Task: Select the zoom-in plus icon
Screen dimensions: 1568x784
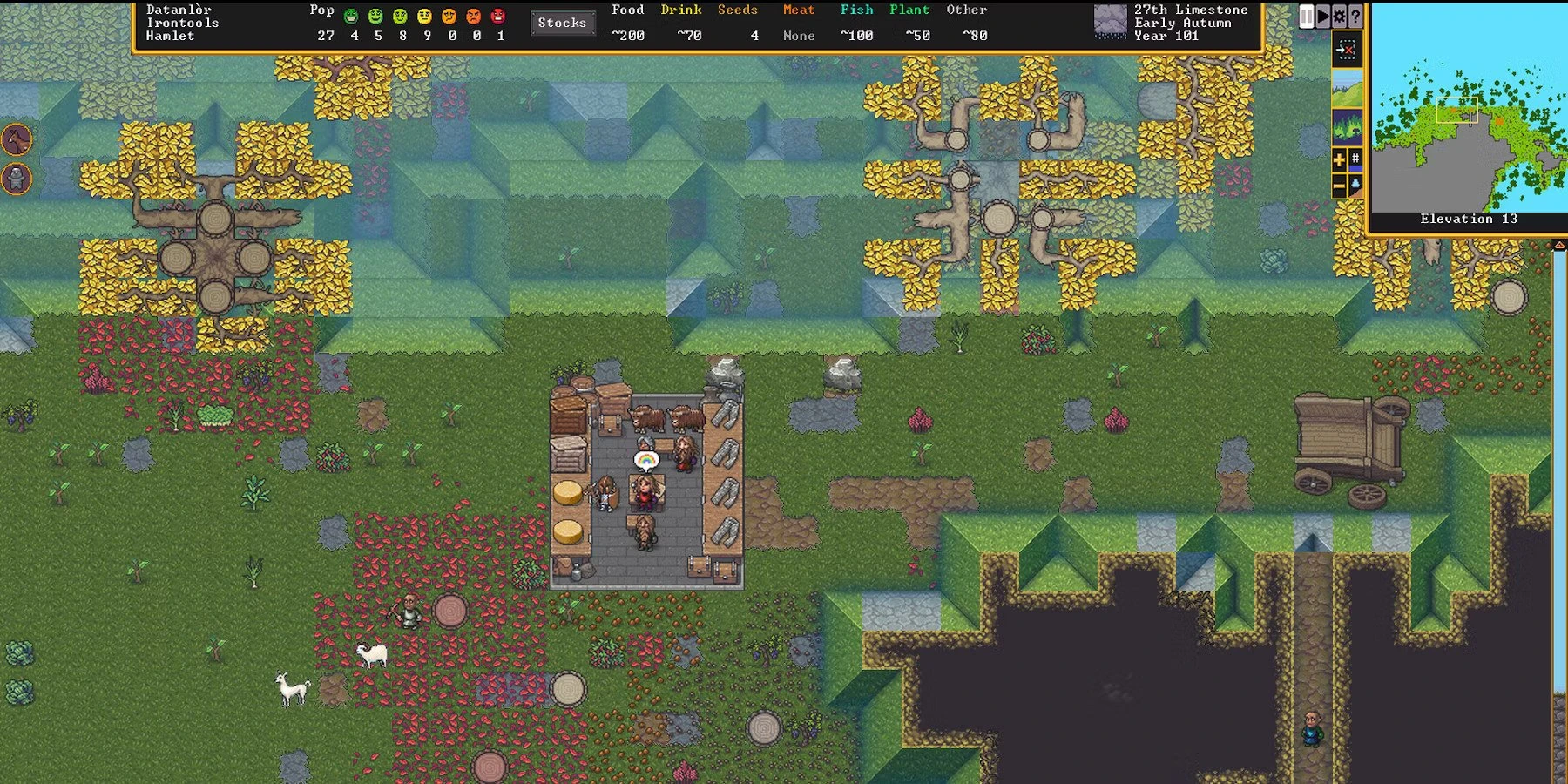Action: click(x=1339, y=159)
